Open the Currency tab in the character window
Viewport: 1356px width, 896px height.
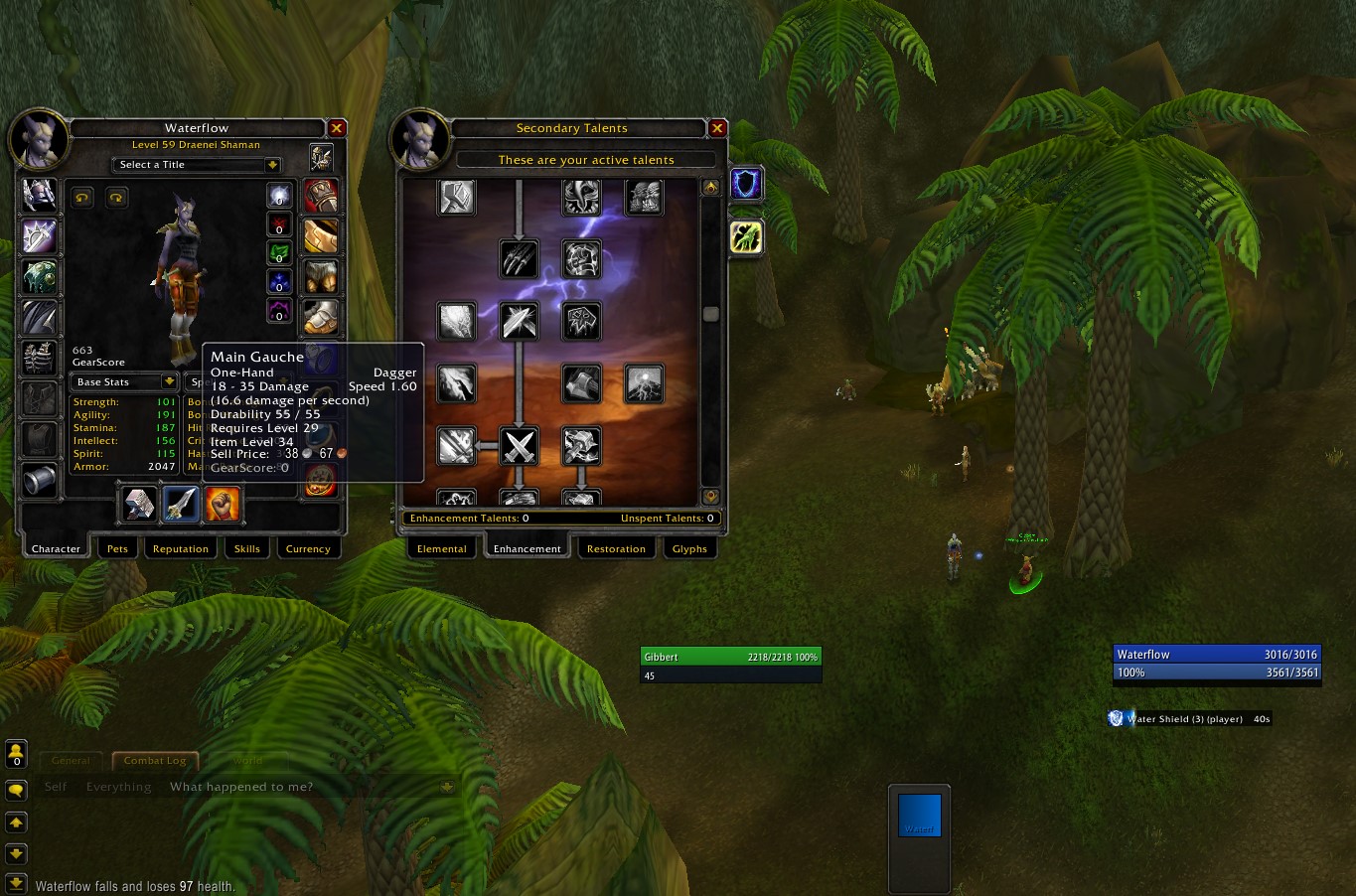(x=308, y=548)
